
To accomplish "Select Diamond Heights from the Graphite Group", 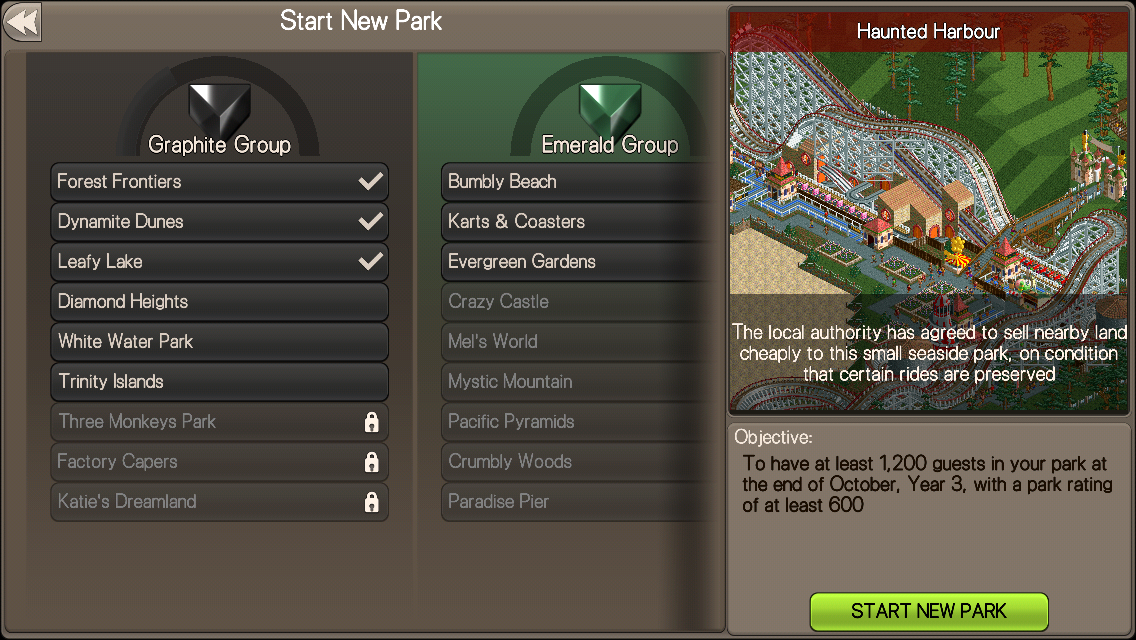I will point(219,302).
